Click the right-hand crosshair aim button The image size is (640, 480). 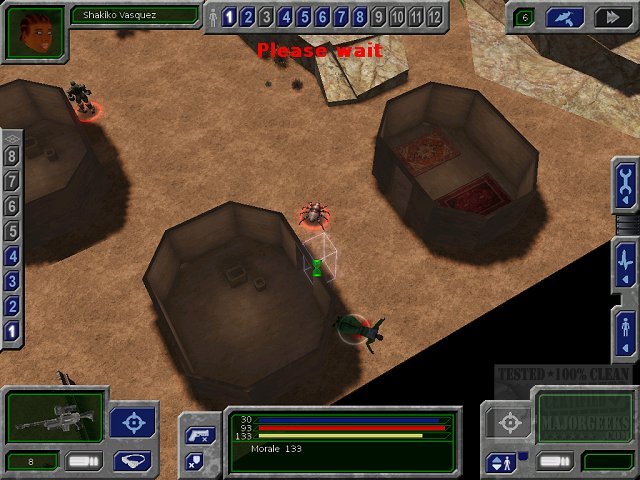[510, 422]
